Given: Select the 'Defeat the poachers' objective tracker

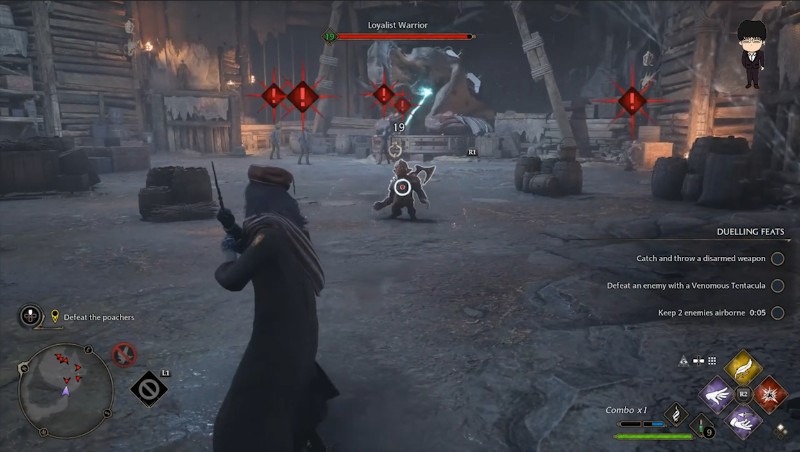Looking at the screenshot, I should (x=98, y=317).
